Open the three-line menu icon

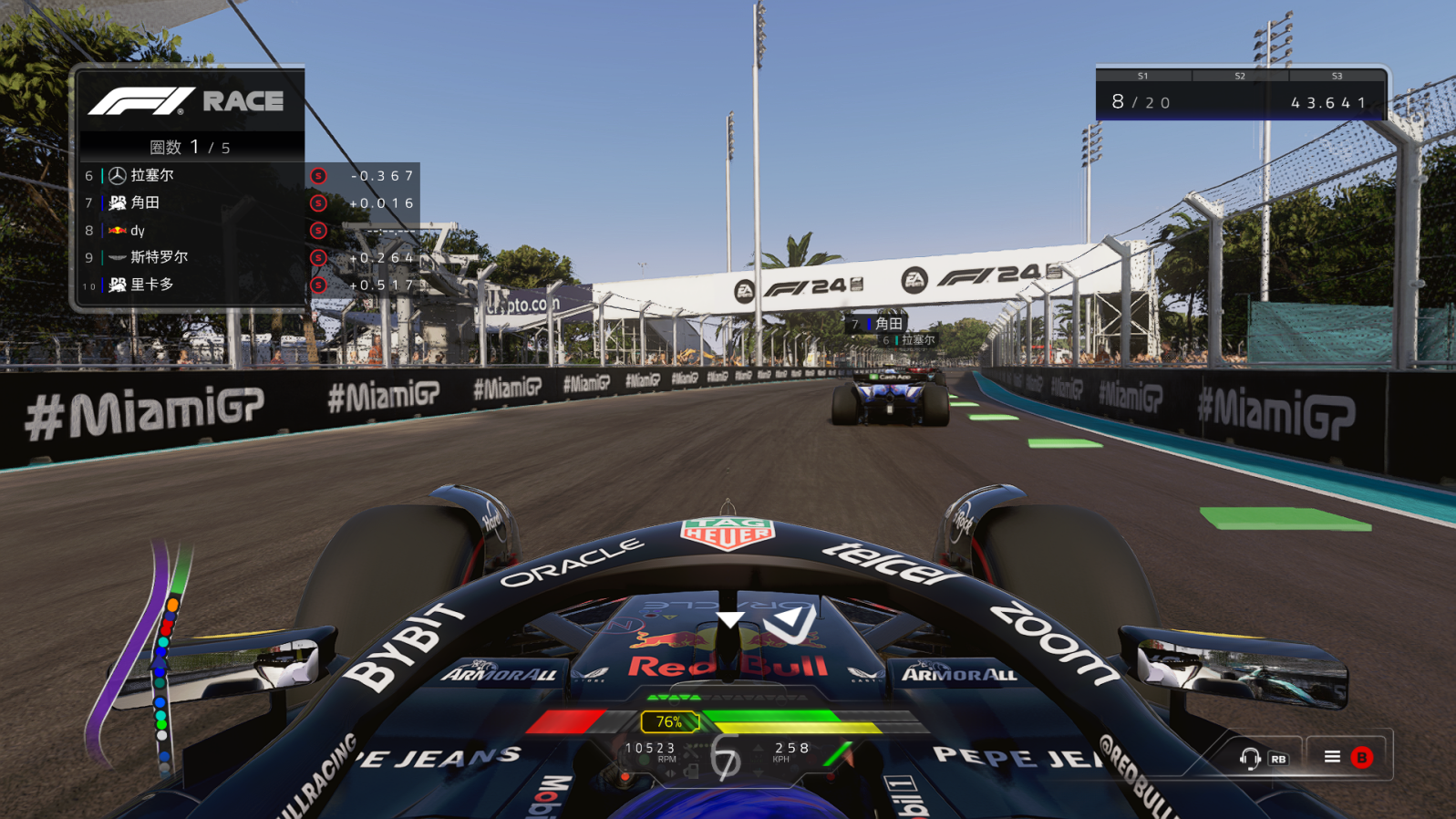[x=1332, y=757]
